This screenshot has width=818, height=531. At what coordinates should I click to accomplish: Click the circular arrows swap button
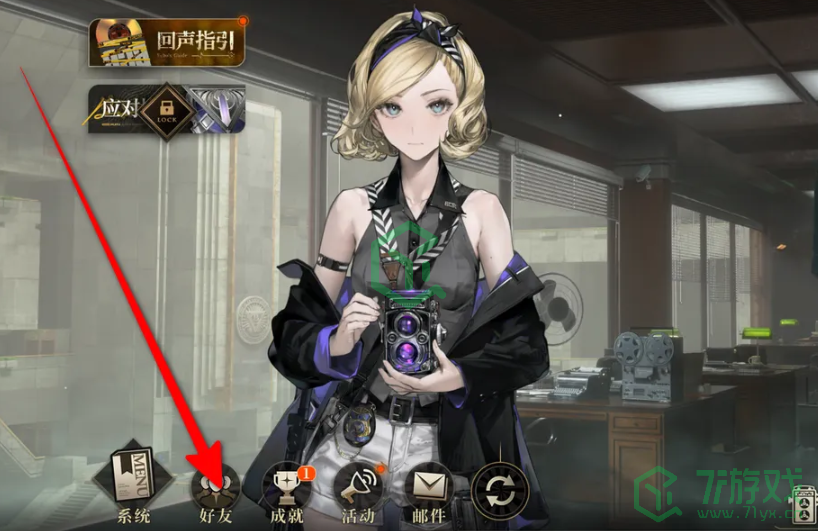tap(499, 491)
